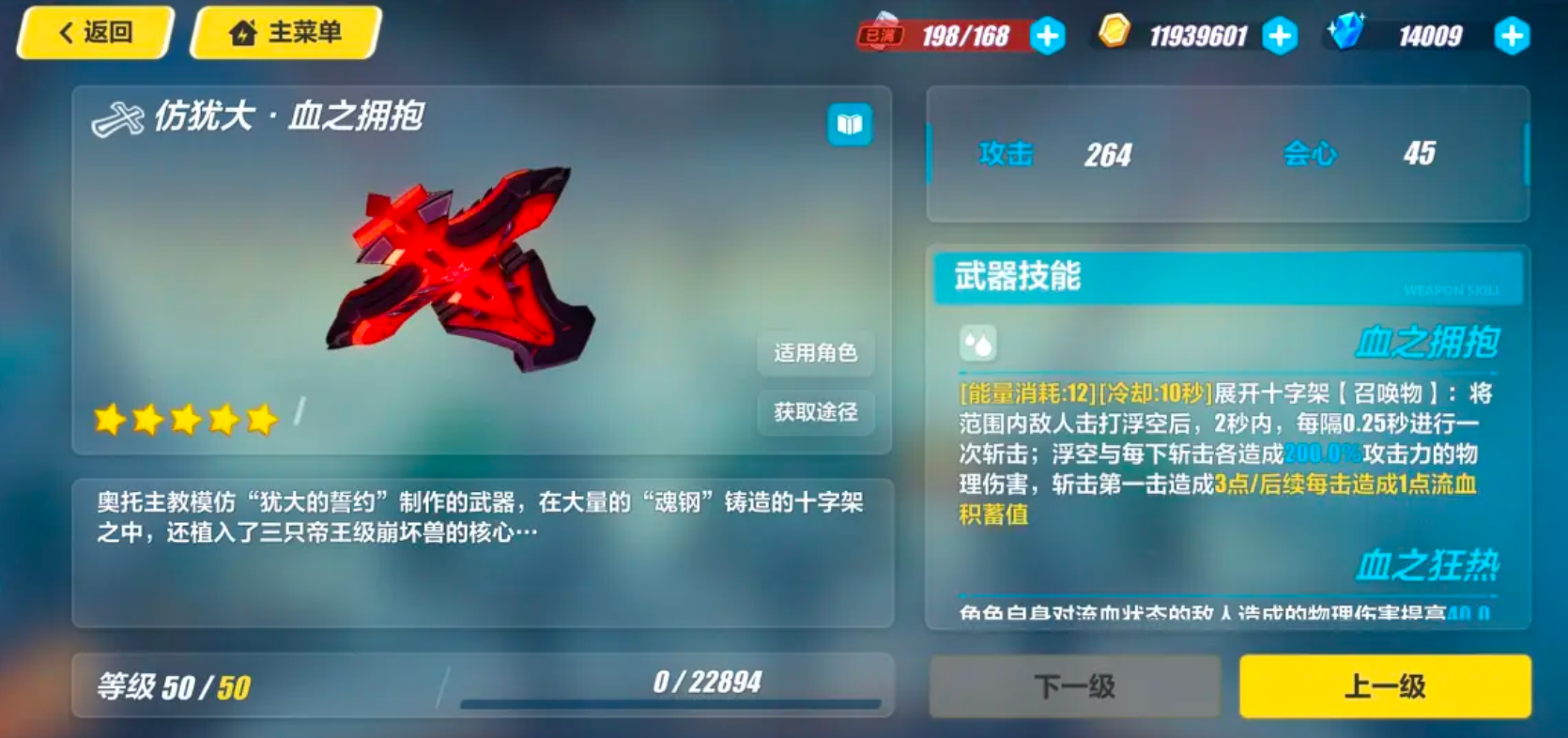Tap the yellow 上一级 button
The height and width of the screenshot is (738, 1568).
pos(1385,686)
